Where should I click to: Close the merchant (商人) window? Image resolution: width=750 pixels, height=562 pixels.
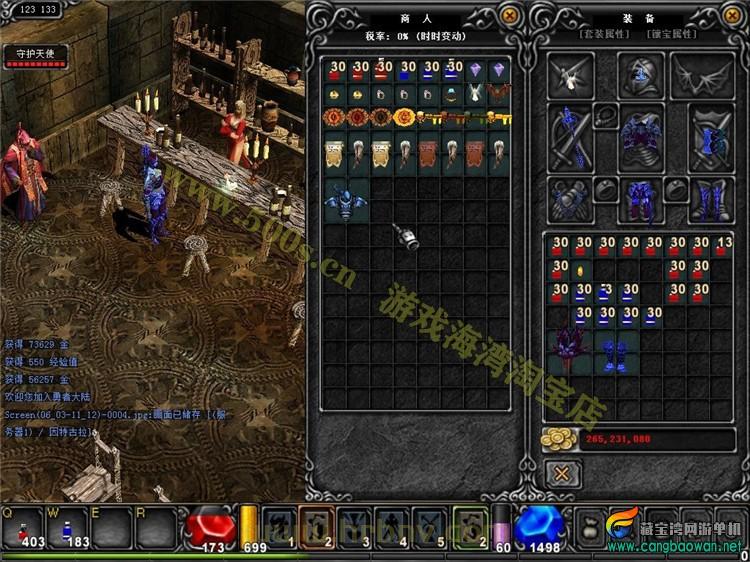510,16
